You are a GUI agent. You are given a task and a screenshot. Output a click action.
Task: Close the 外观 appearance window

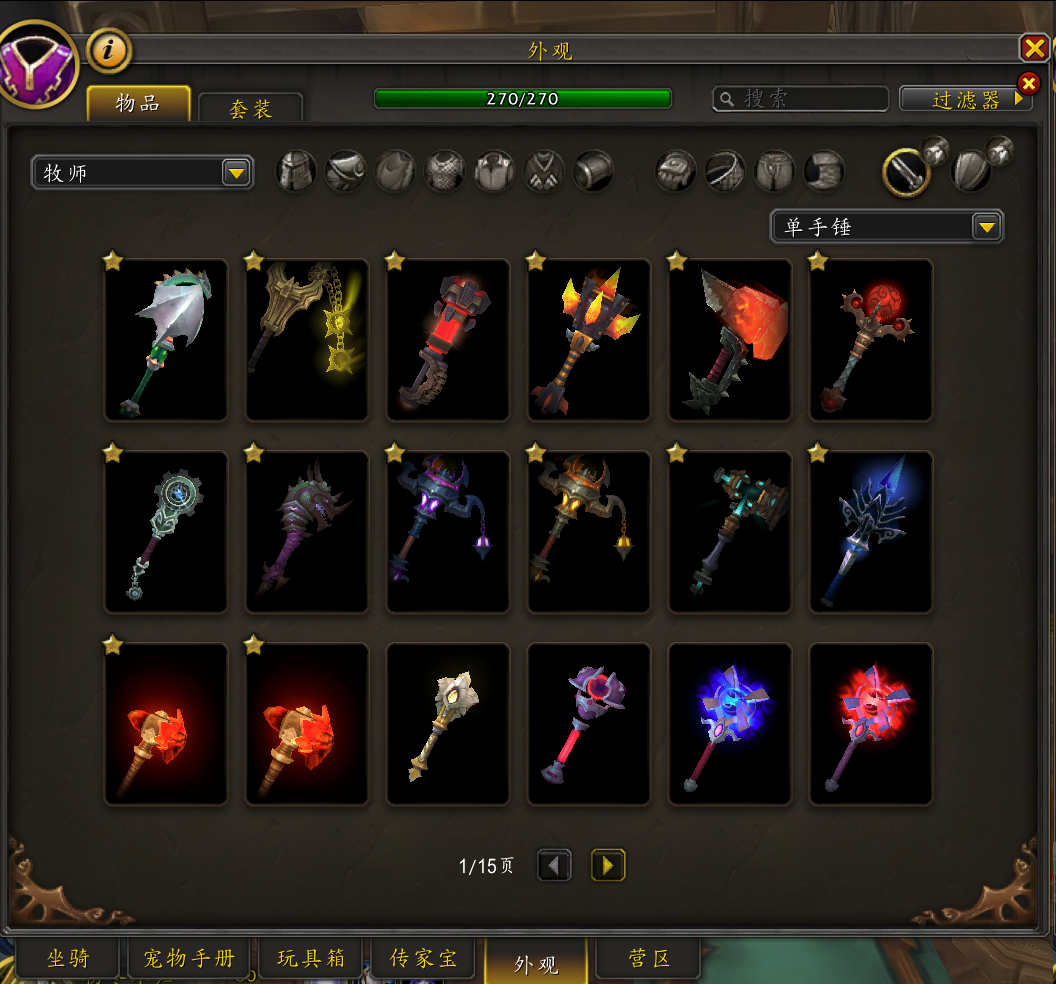tap(1033, 47)
